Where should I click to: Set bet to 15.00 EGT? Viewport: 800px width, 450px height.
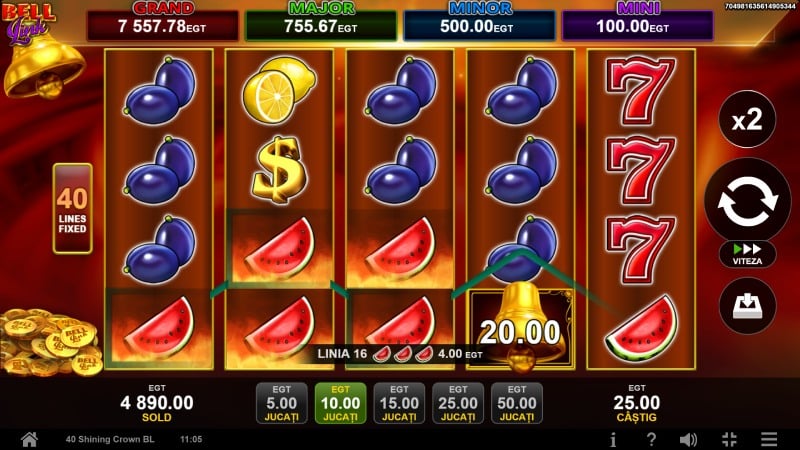point(398,403)
